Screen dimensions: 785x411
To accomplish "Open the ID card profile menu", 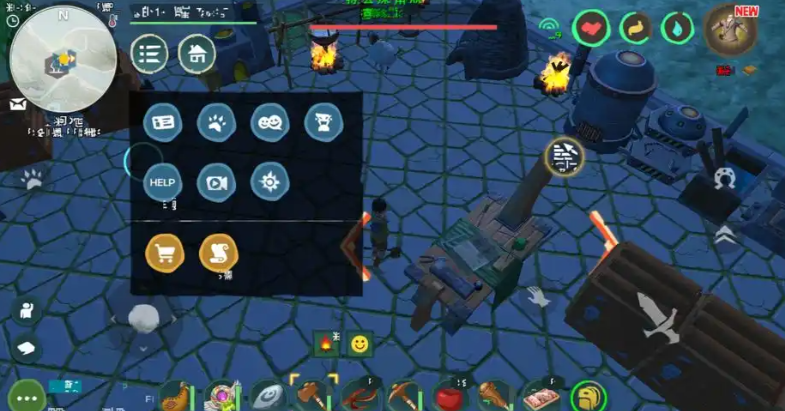I will point(162,123).
